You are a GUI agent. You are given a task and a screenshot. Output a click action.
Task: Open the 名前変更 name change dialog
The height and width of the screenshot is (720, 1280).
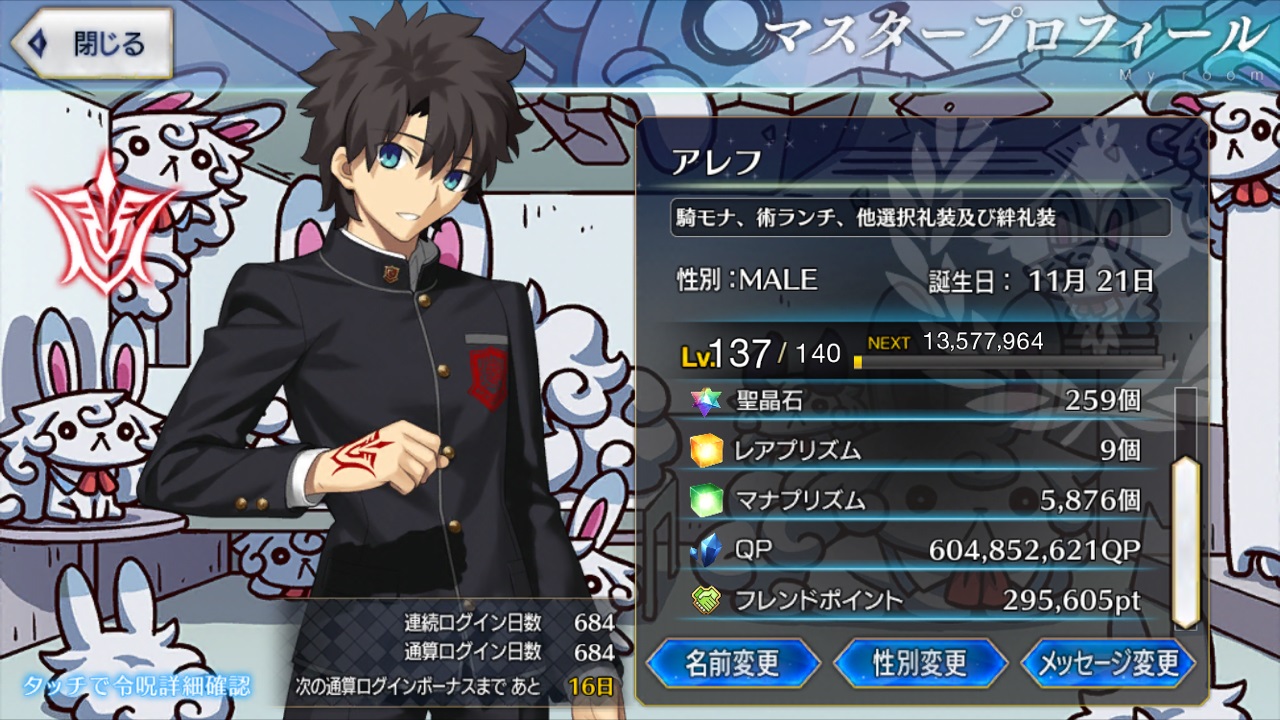[733, 663]
